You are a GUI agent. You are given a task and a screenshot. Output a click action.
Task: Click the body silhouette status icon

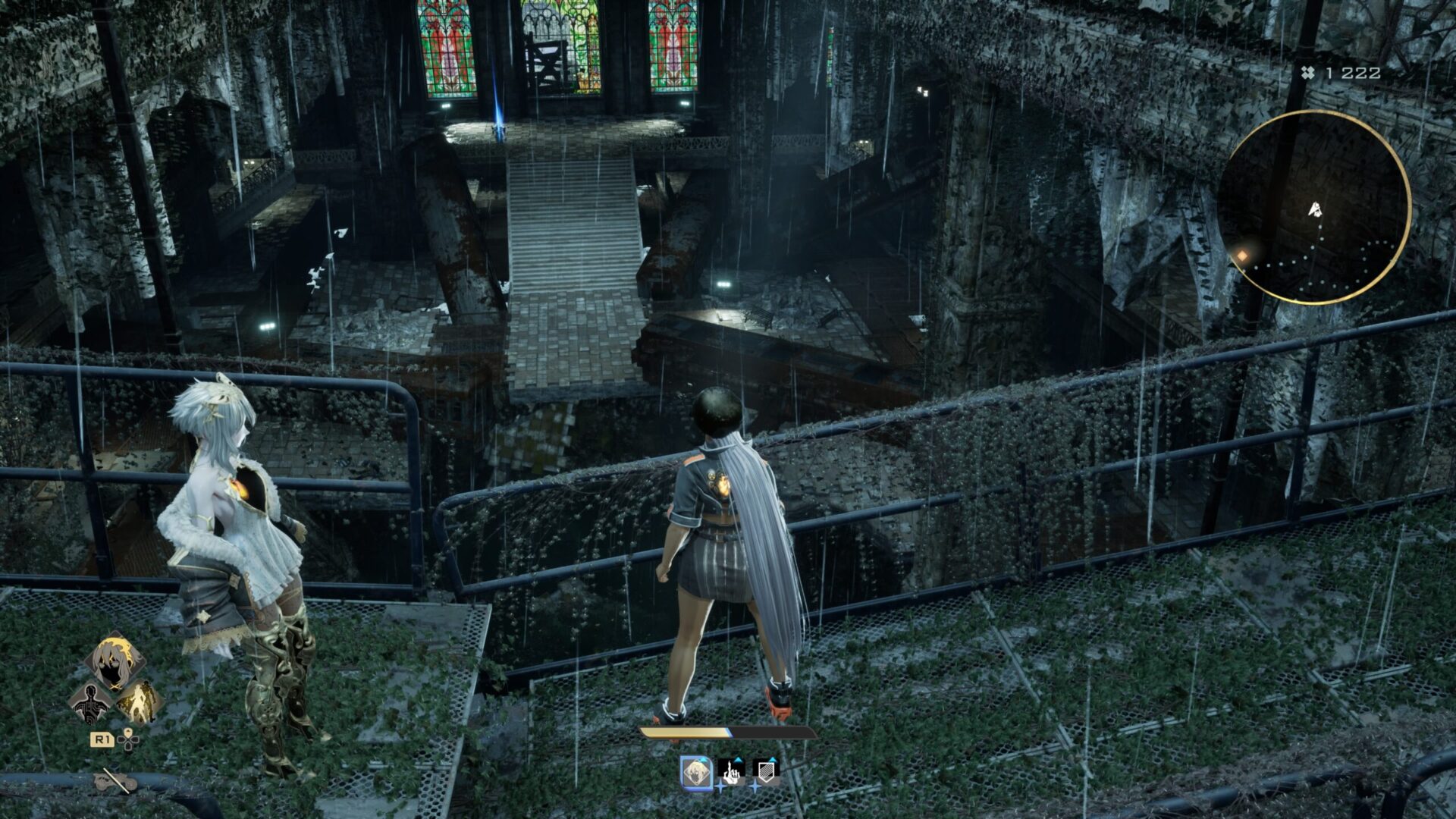coord(90,704)
